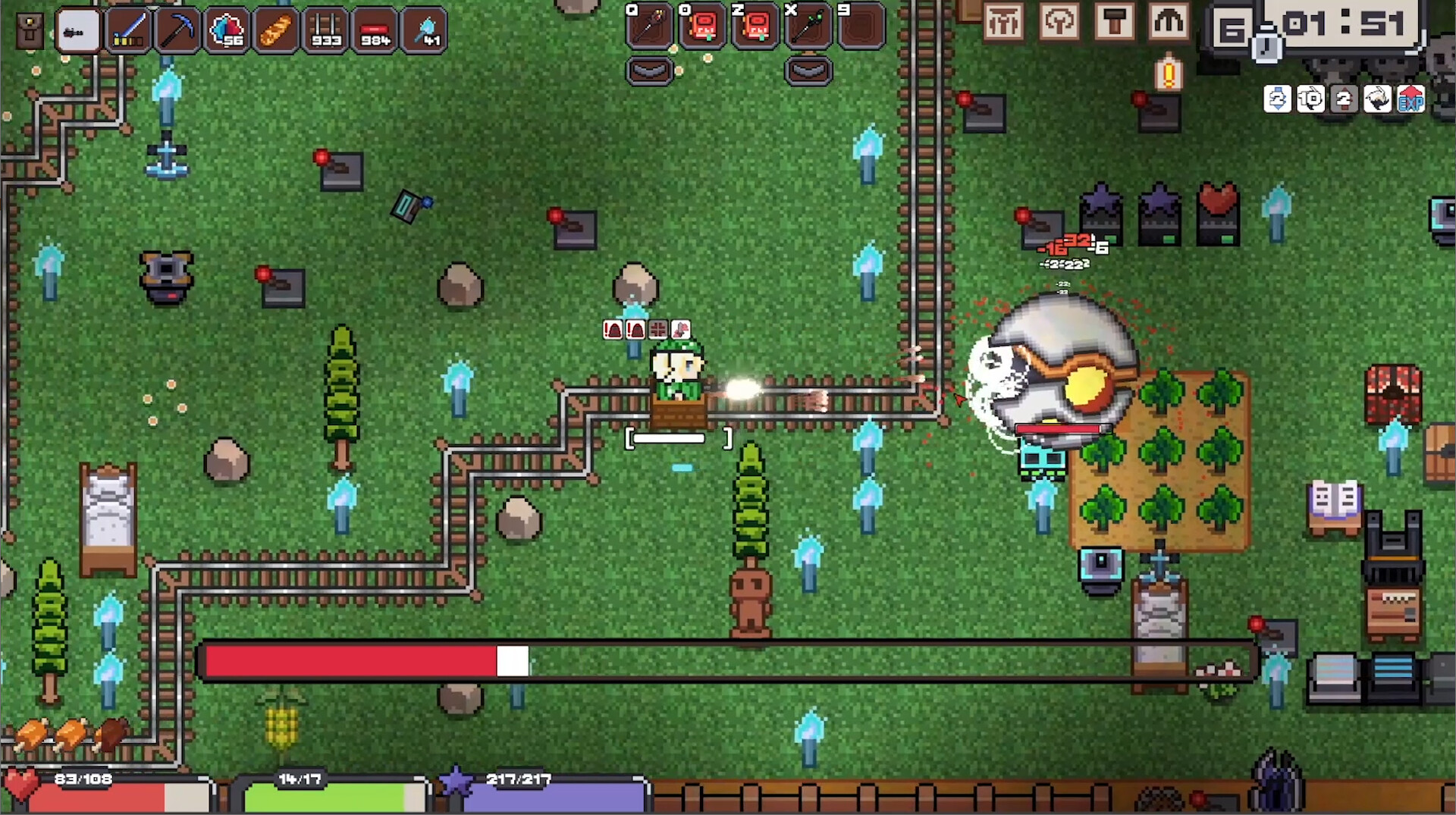
Task: Expand the arrow under the X skill slot
Action: click(x=807, y=71)
